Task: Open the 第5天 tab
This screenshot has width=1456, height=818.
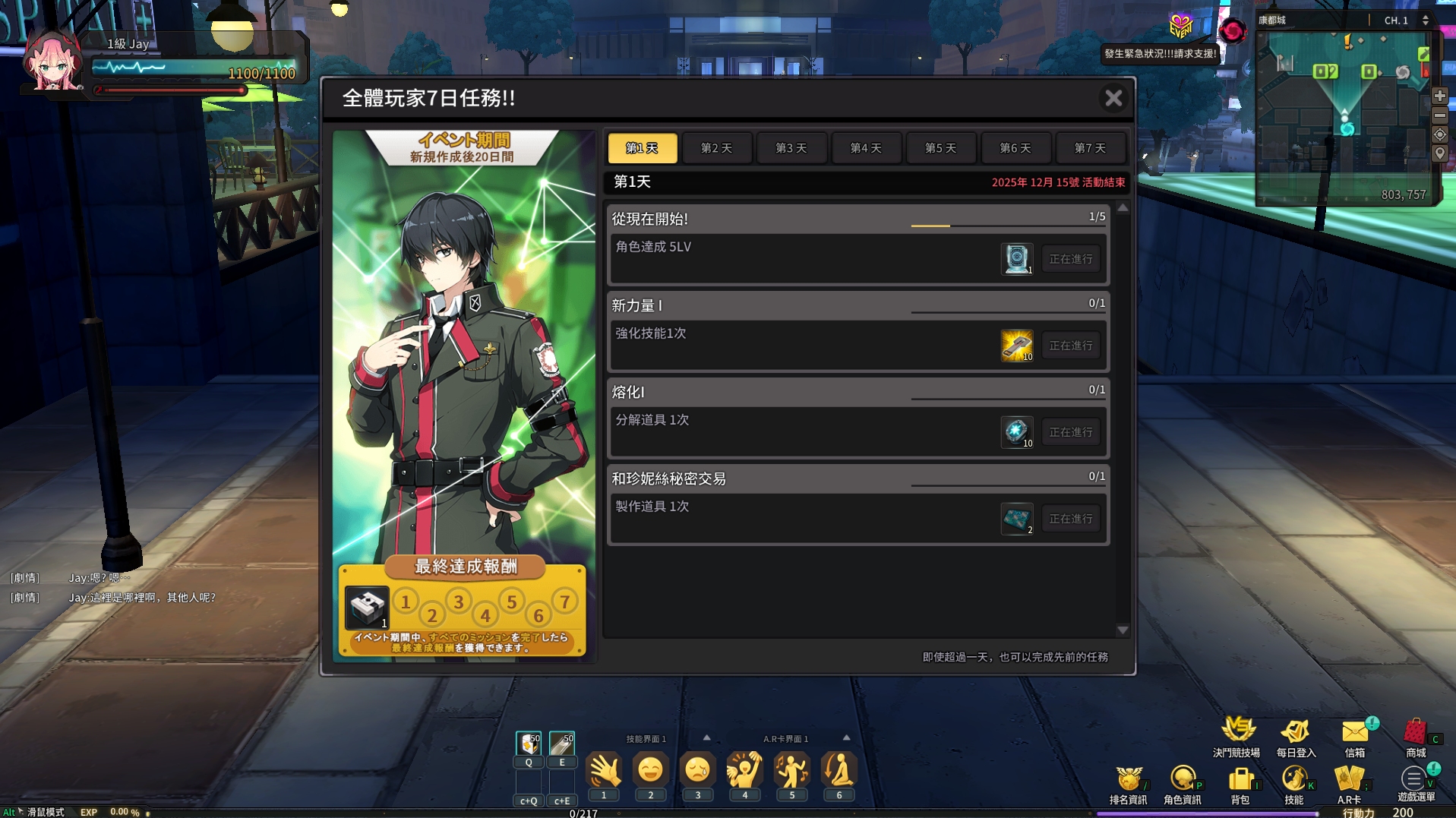Action: click(x=940, y=148)
